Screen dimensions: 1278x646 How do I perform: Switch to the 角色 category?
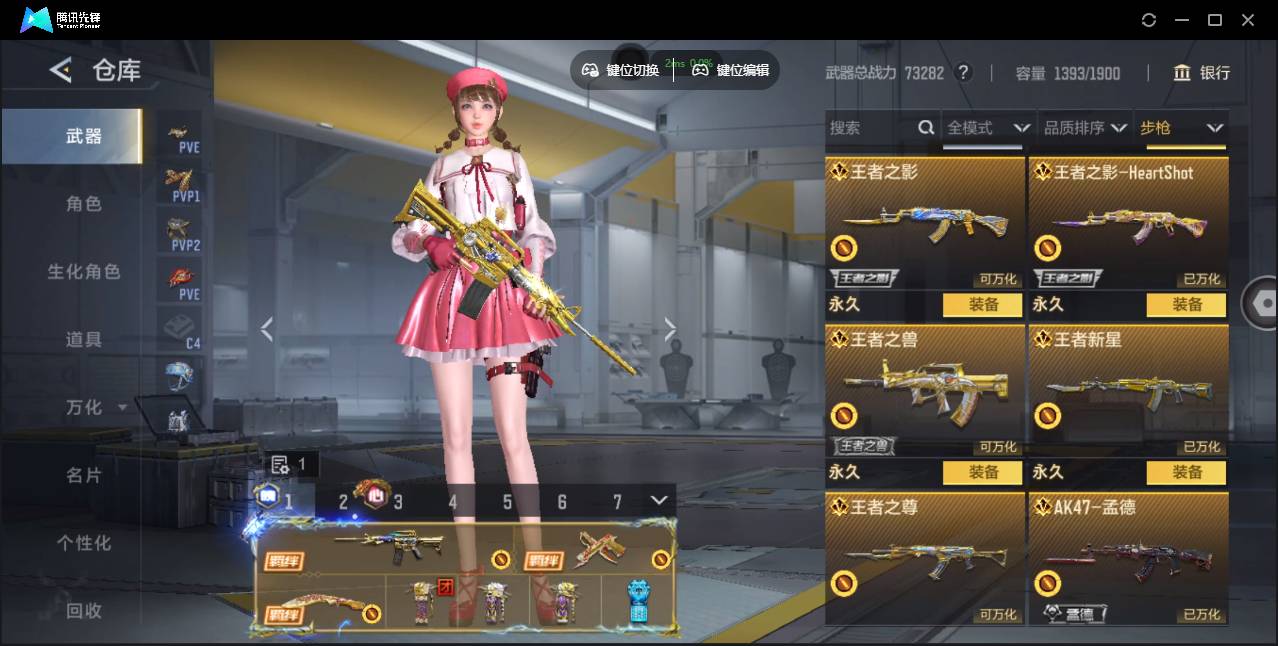84,204
